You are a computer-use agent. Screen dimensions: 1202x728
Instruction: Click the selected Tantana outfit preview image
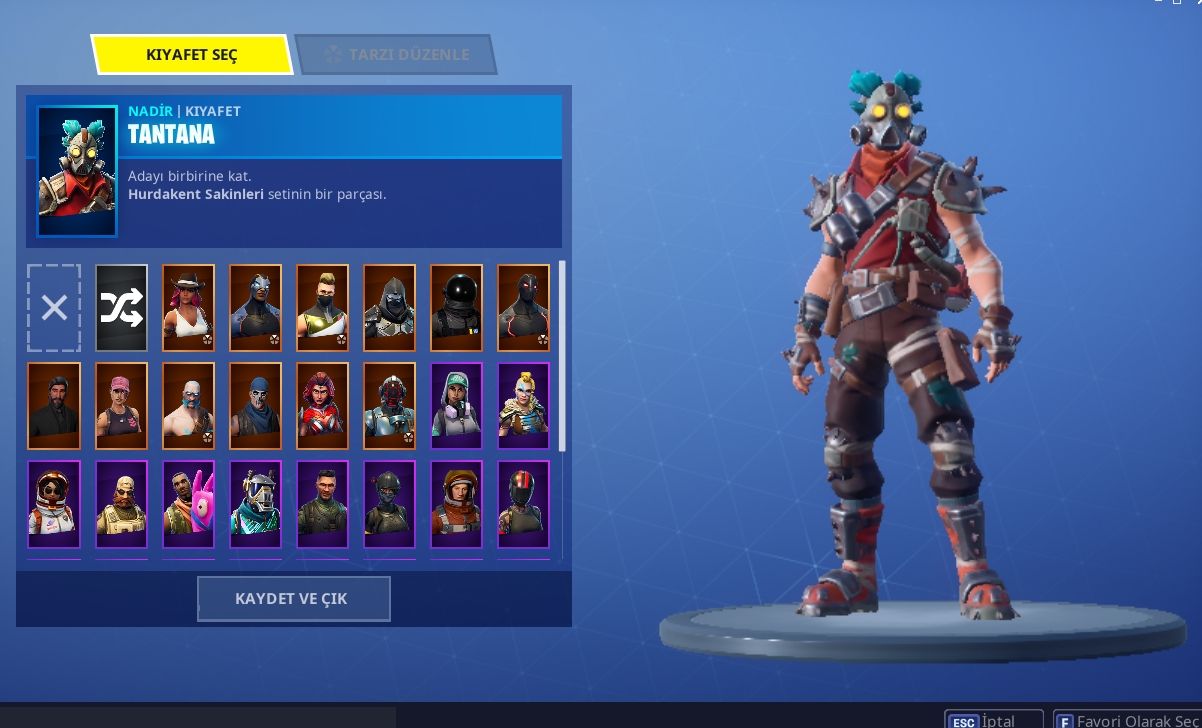[x=77, y=171]
